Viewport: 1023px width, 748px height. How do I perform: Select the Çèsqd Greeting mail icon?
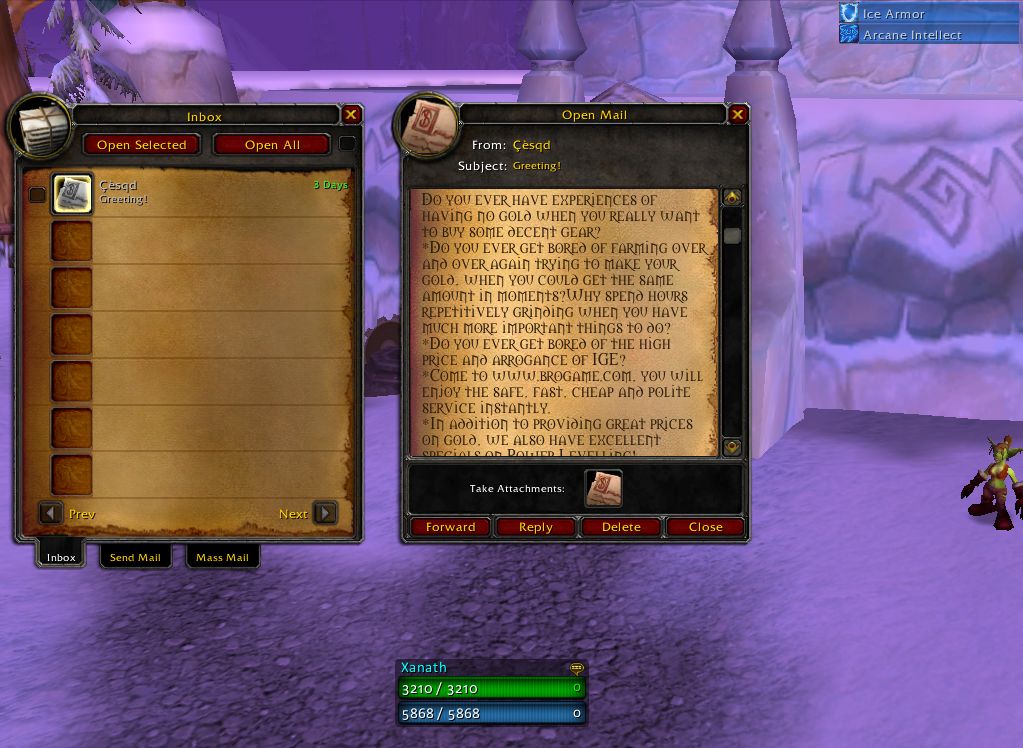72,194
